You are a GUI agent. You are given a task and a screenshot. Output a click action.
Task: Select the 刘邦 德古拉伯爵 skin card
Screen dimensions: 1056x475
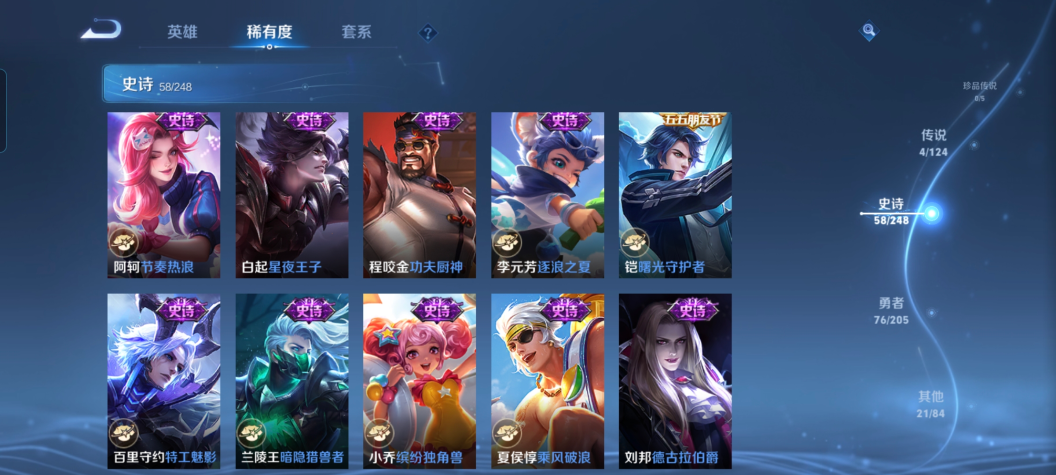(x=675, y=381)
